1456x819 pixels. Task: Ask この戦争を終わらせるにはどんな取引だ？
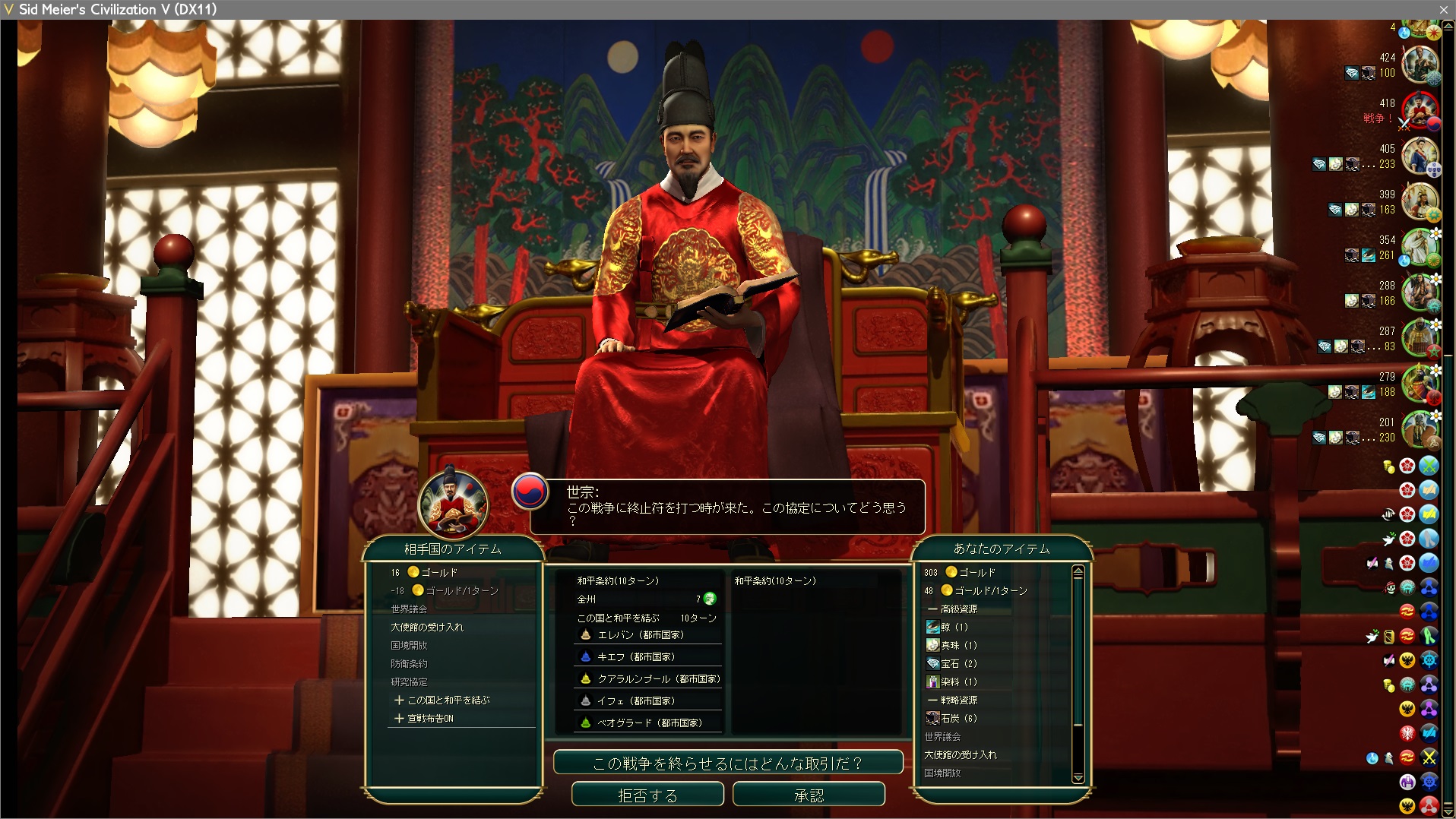727,763
